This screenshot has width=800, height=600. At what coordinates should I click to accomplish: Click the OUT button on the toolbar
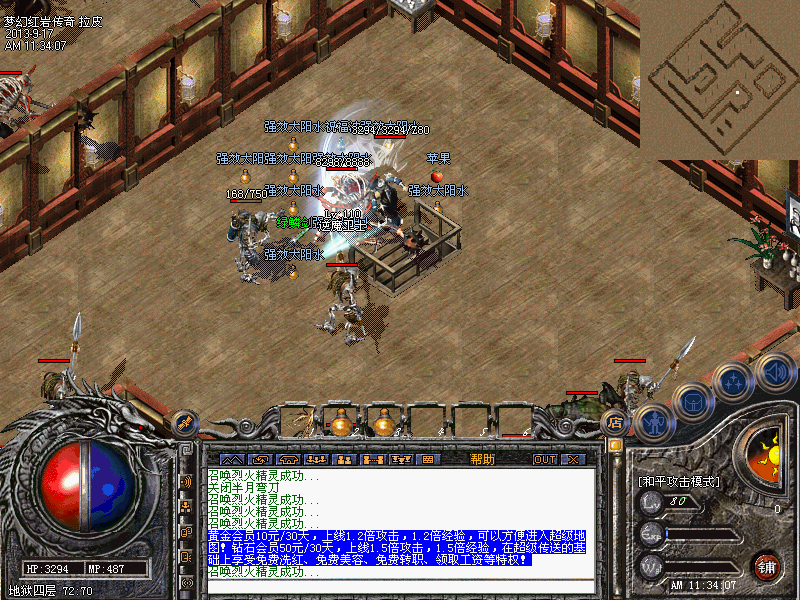click(x=544, y=459)
